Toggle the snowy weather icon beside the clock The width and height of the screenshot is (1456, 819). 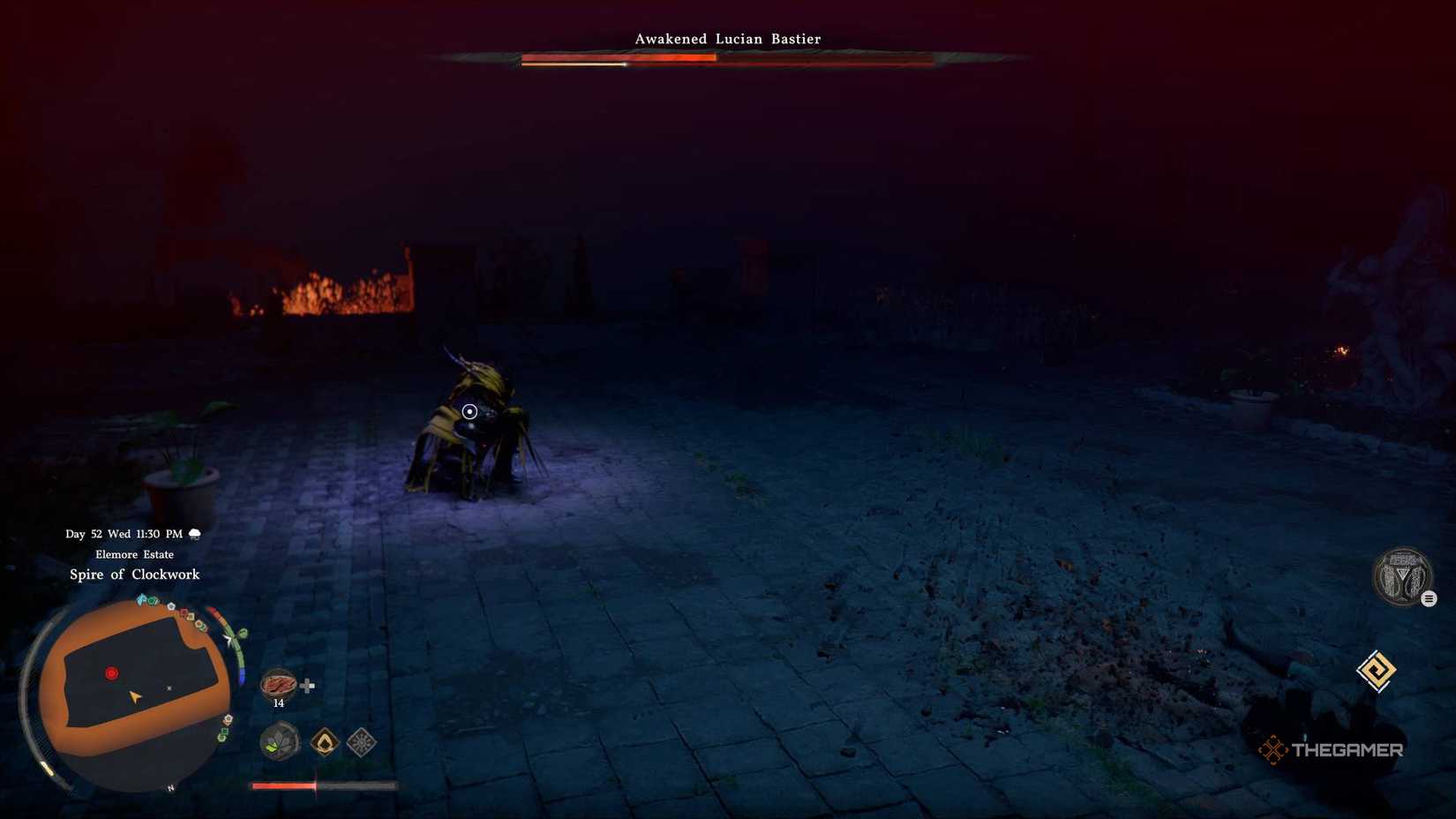[193, 534]
